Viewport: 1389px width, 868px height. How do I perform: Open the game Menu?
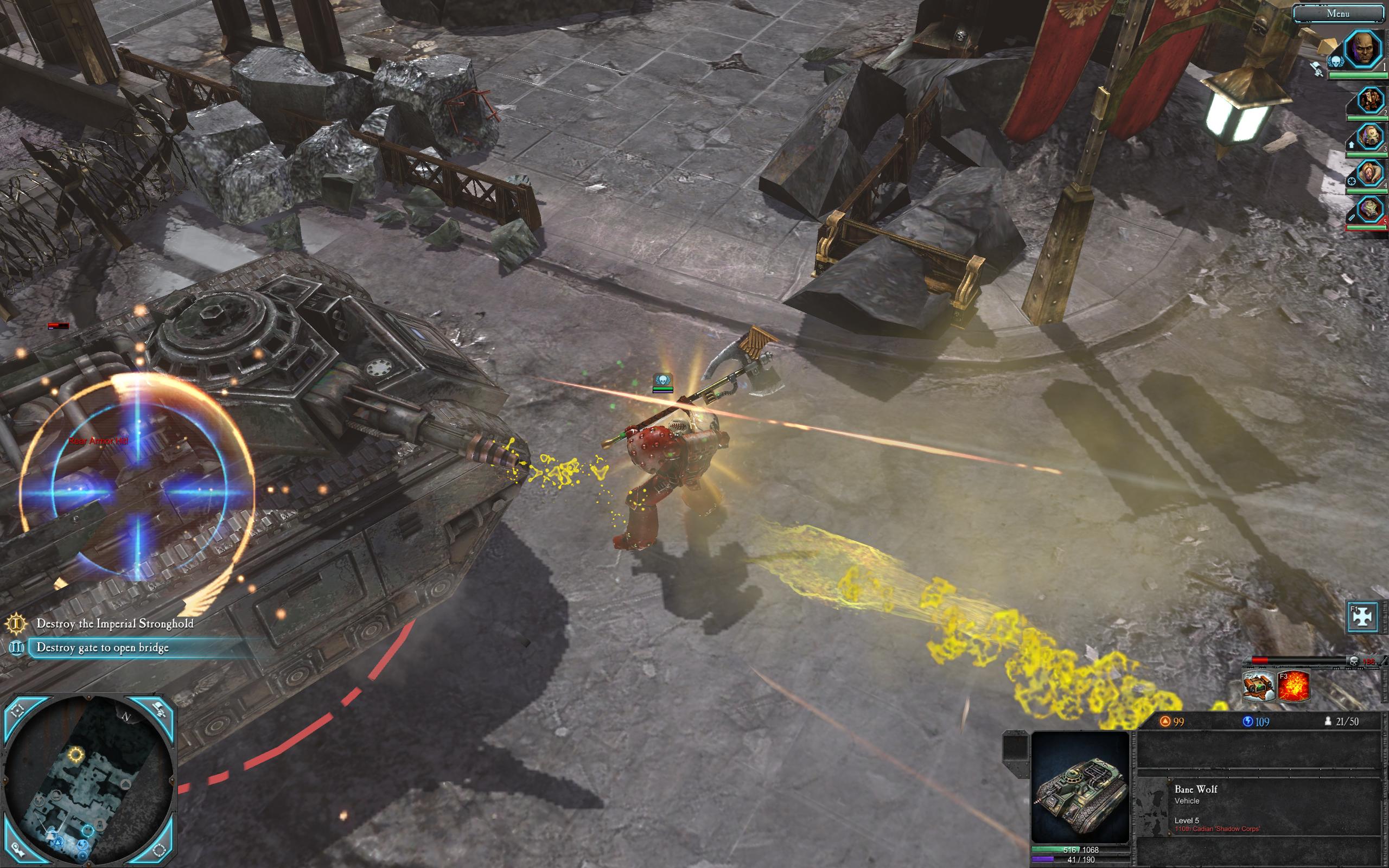[x=1338, y=13]
